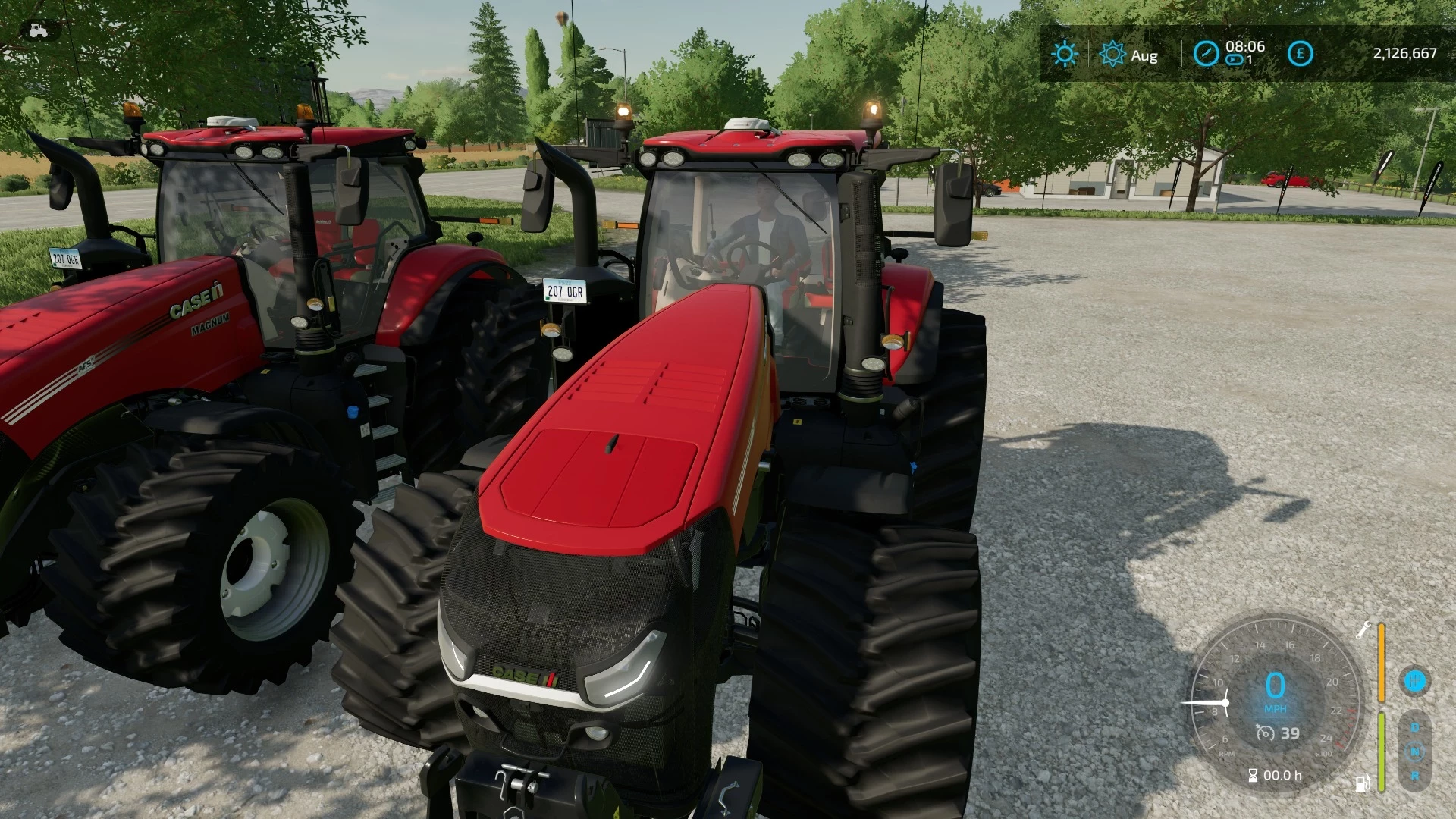Select the August month sun icon
This screenshot has width=1456, height=819.
pyautogui.click(x=1112, y=54)
